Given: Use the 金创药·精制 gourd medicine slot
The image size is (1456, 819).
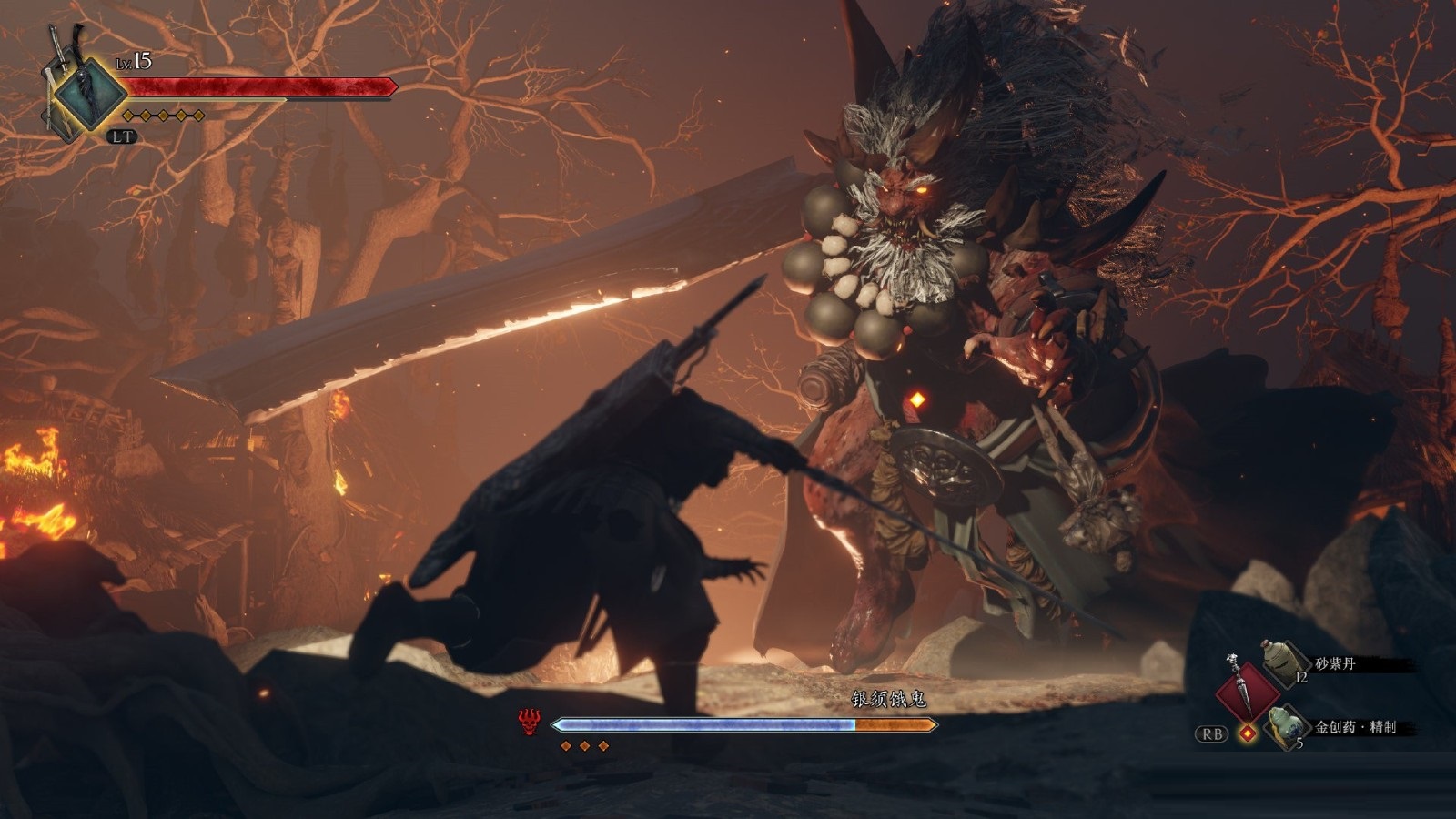Looking at the screenshot, I should coord(1287,726).
